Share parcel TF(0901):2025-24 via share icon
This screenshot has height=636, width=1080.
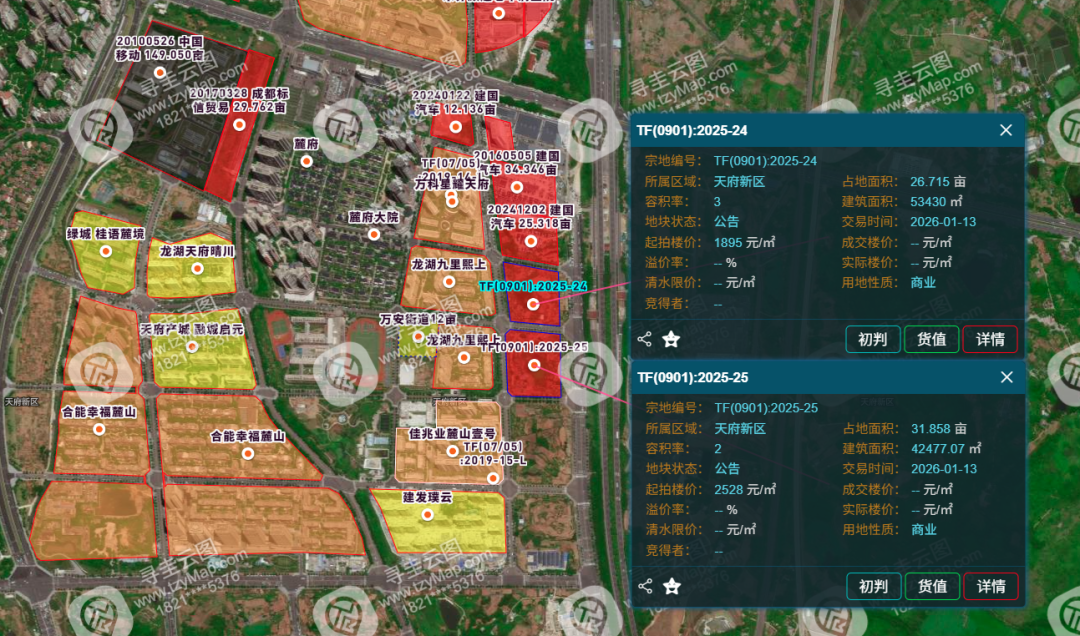click(645, 339)
